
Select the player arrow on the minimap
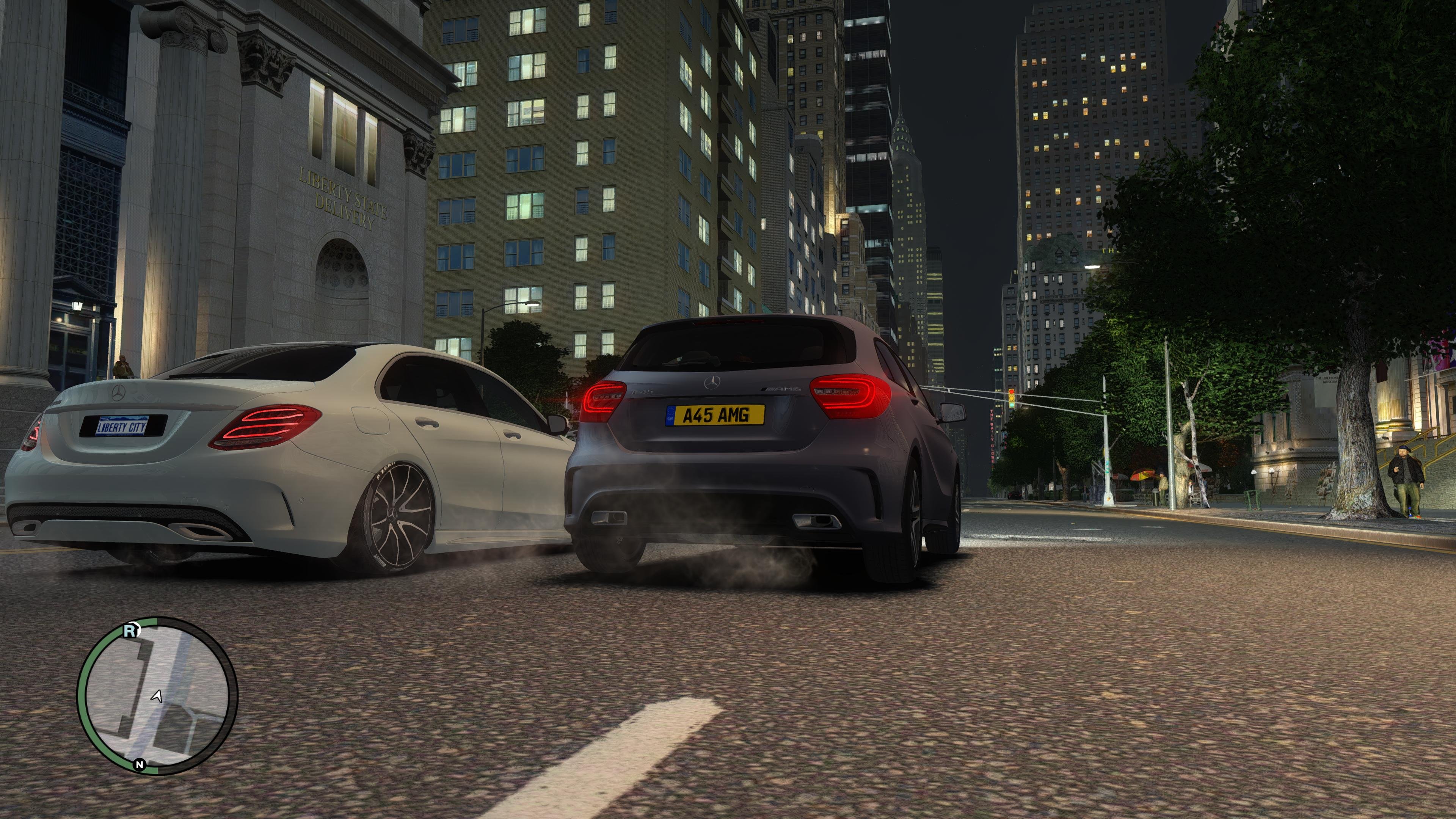pos(157,697)
